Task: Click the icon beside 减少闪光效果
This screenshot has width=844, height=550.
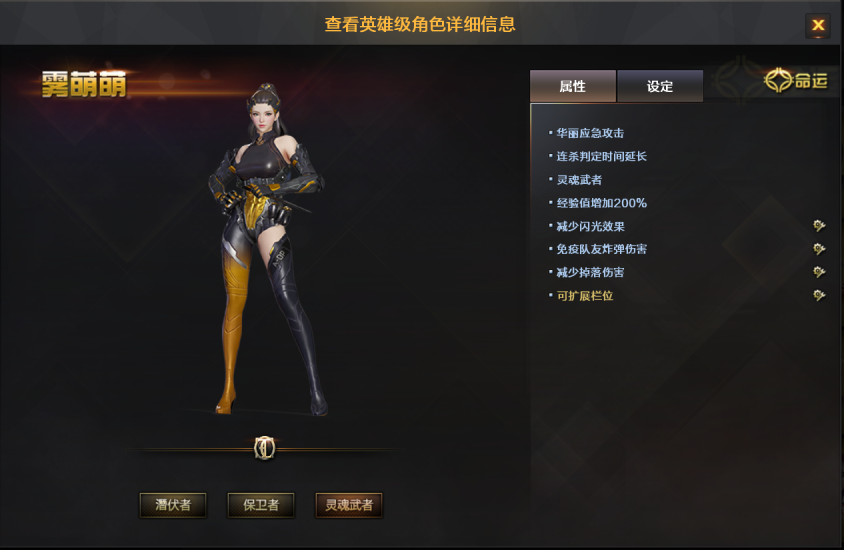Action: [x=819, y=226]
